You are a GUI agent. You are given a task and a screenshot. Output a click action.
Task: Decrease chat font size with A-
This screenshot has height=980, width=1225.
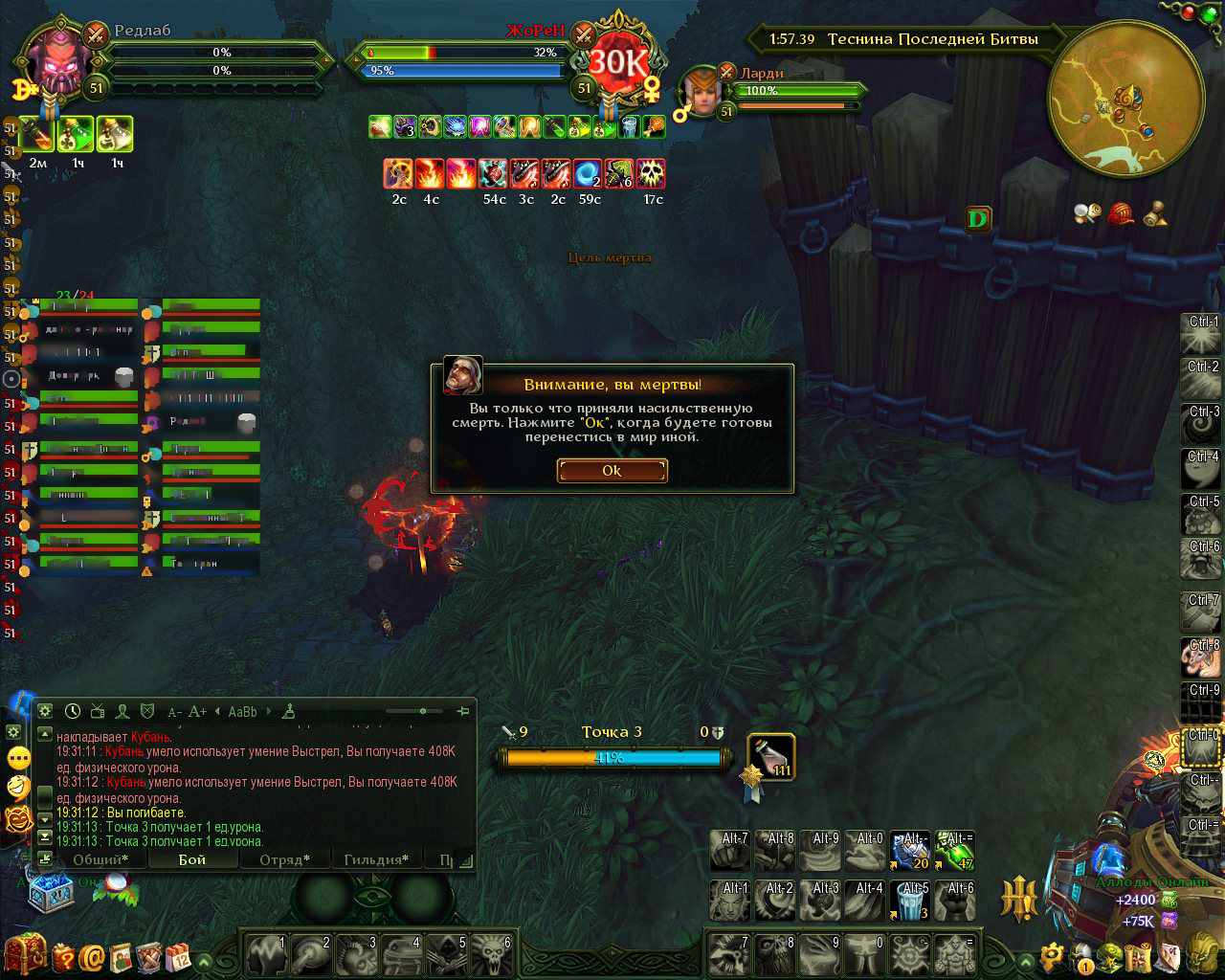[x=174, y=711]
